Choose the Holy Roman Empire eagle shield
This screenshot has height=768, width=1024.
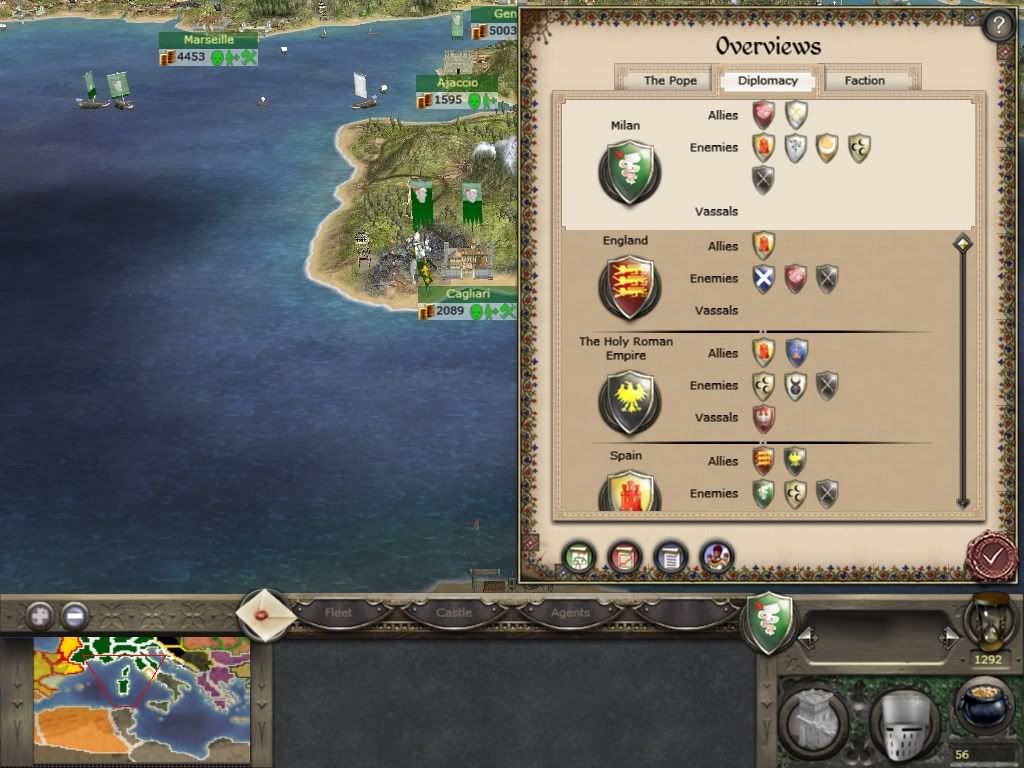pyautogui.click(x=628, y=403)
